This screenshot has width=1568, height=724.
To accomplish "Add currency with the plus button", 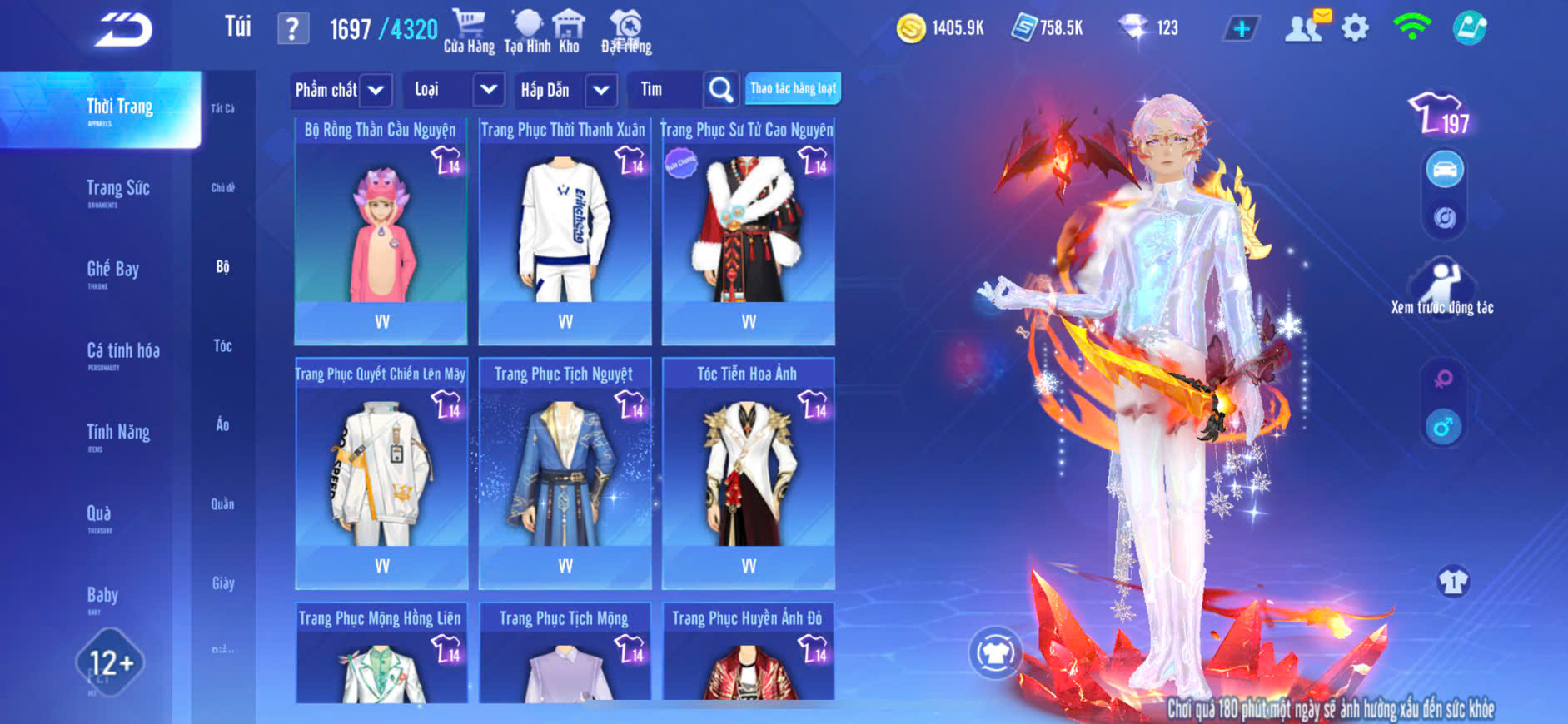I will pos(1241,28).
